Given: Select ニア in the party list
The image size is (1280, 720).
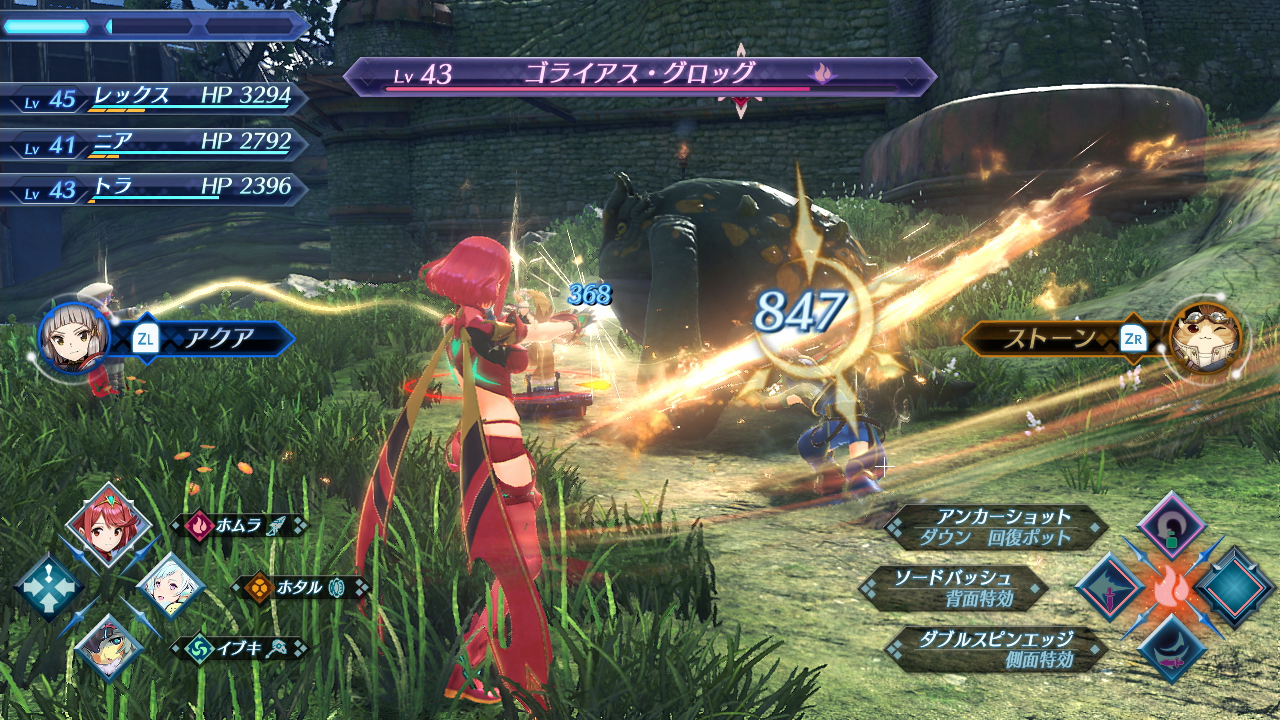Looking at the screenshot, I should tap(155, 142).
